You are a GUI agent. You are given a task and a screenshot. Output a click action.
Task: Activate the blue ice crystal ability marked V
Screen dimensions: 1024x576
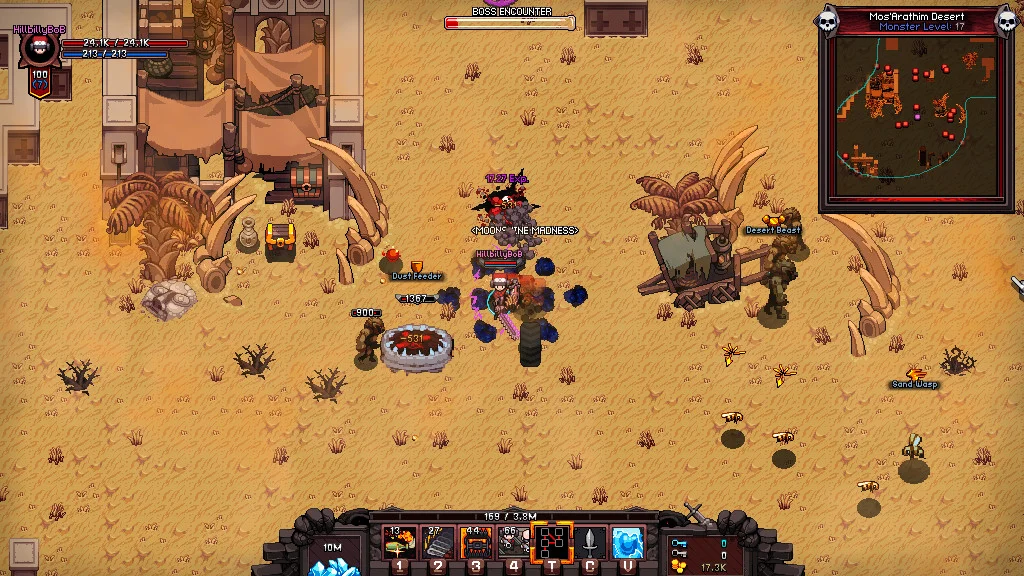tap(628, 543)
